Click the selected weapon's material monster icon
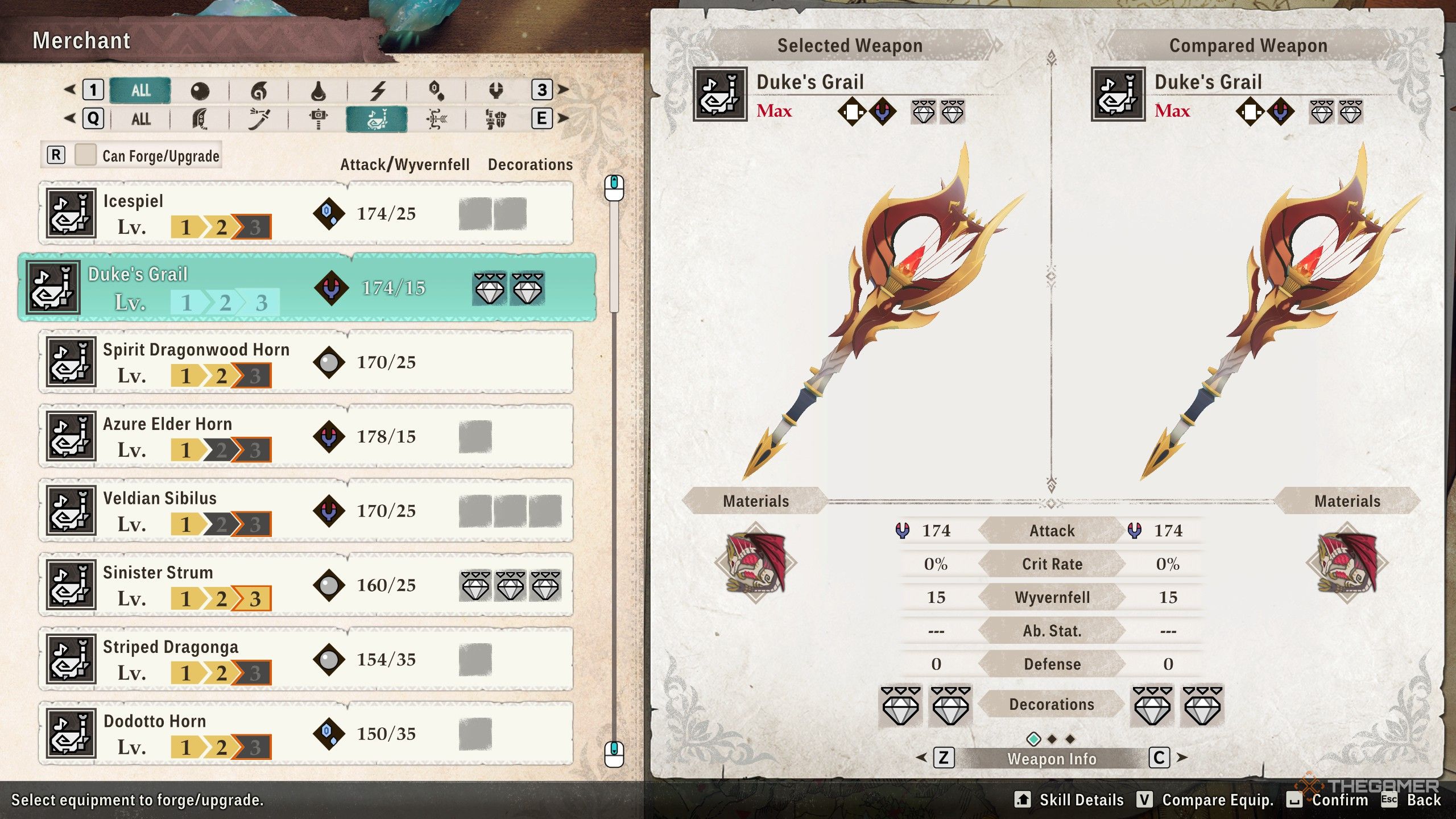 (x=756, y=562)
